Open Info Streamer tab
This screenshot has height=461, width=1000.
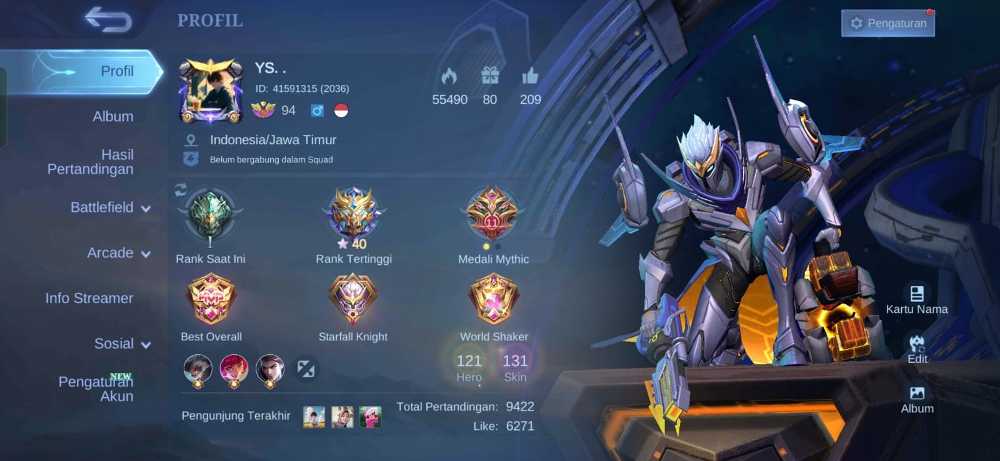point(89,298)
